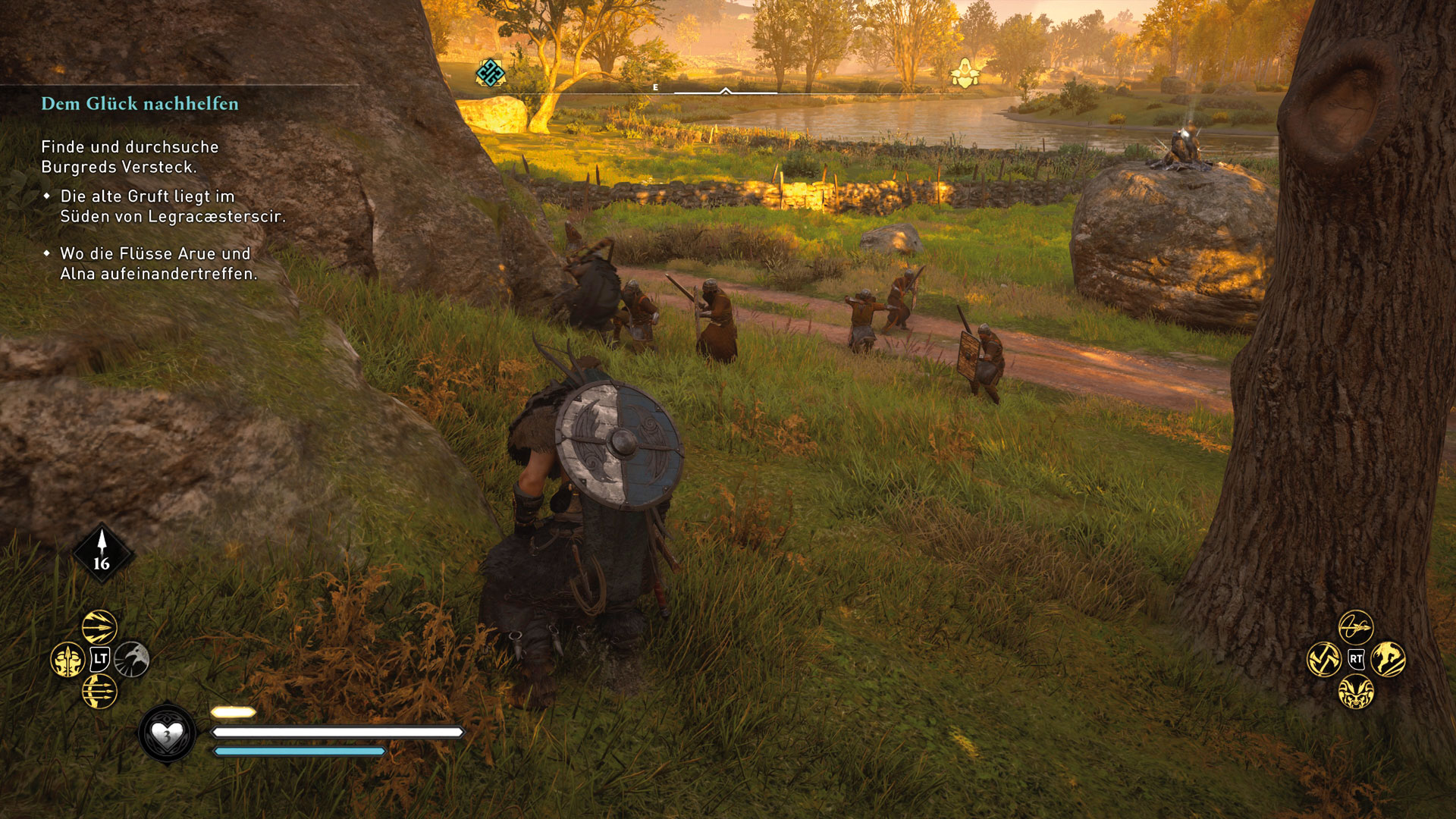
Task: Activate the face-and-arrow ranged ability
Action: click(67, 660)
